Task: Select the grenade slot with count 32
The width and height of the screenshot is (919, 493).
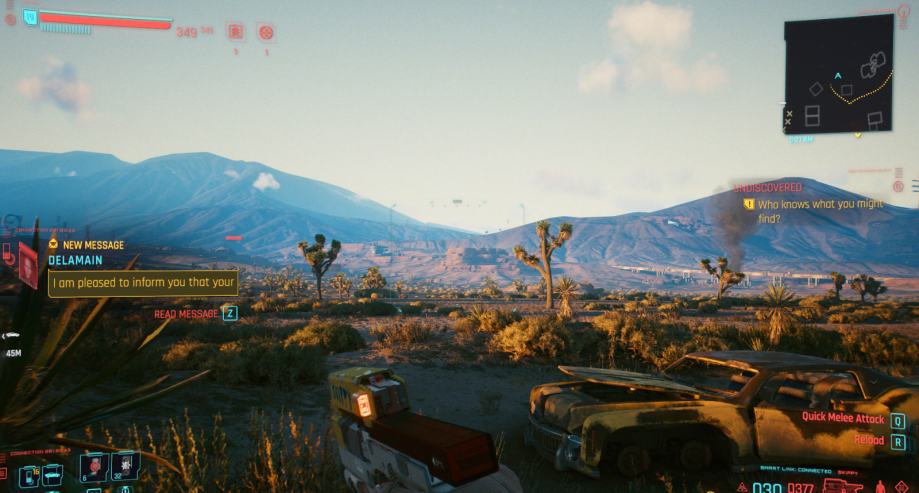Action: pyautogui.click(x=125, y=466)
